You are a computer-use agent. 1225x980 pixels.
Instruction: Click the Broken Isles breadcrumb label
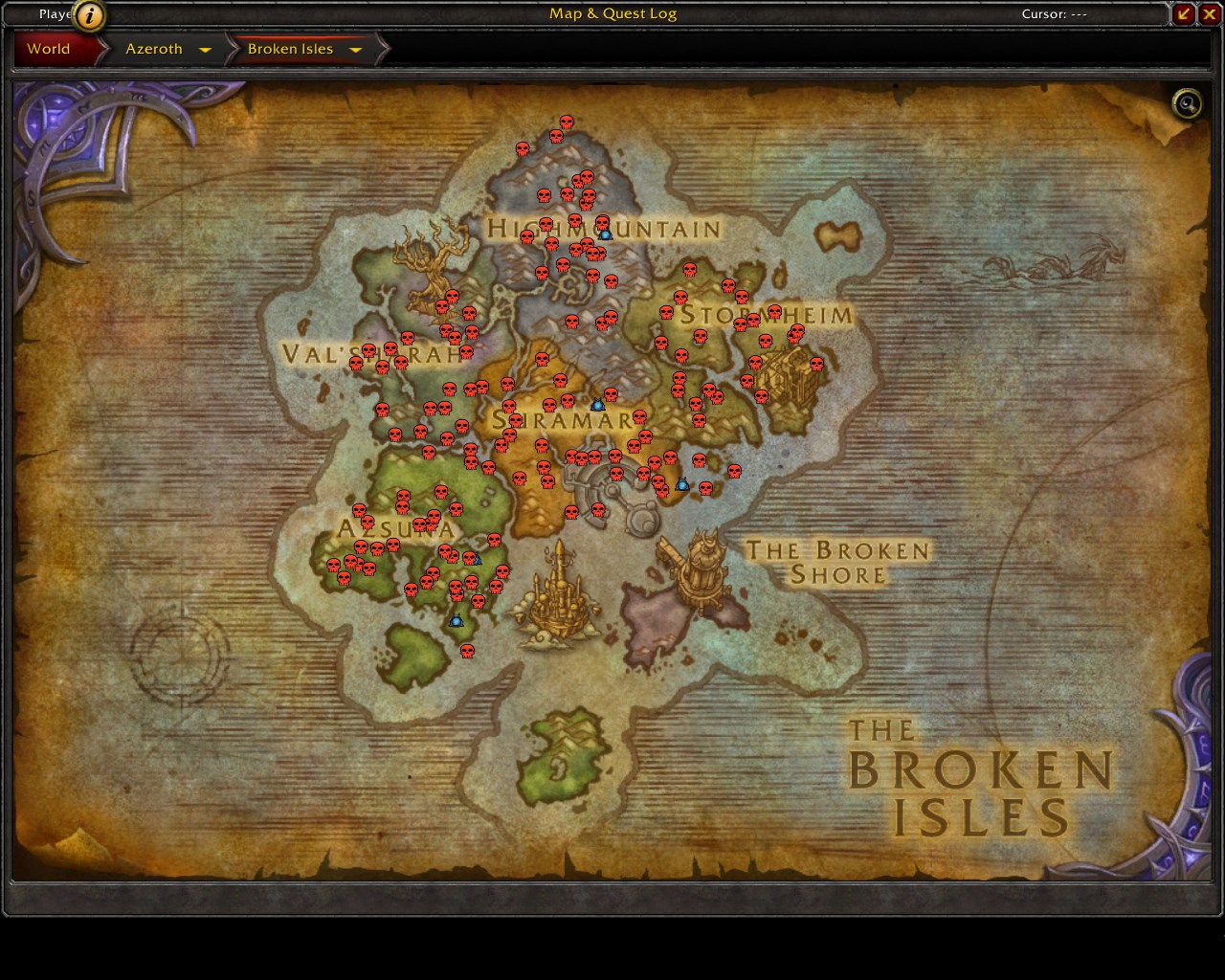pyautogui.click(x=289, y=49)
